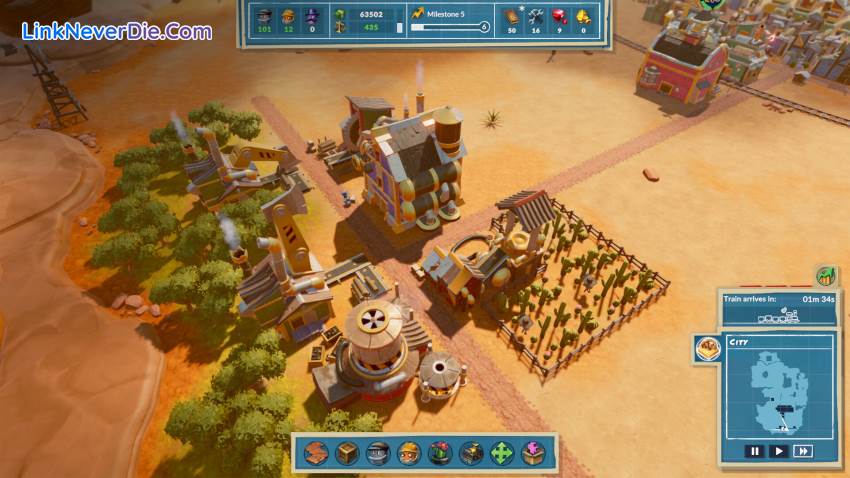Activate the green four-arrow move tool
Viewport: 850px width, 478px height.
coord(502,453)
